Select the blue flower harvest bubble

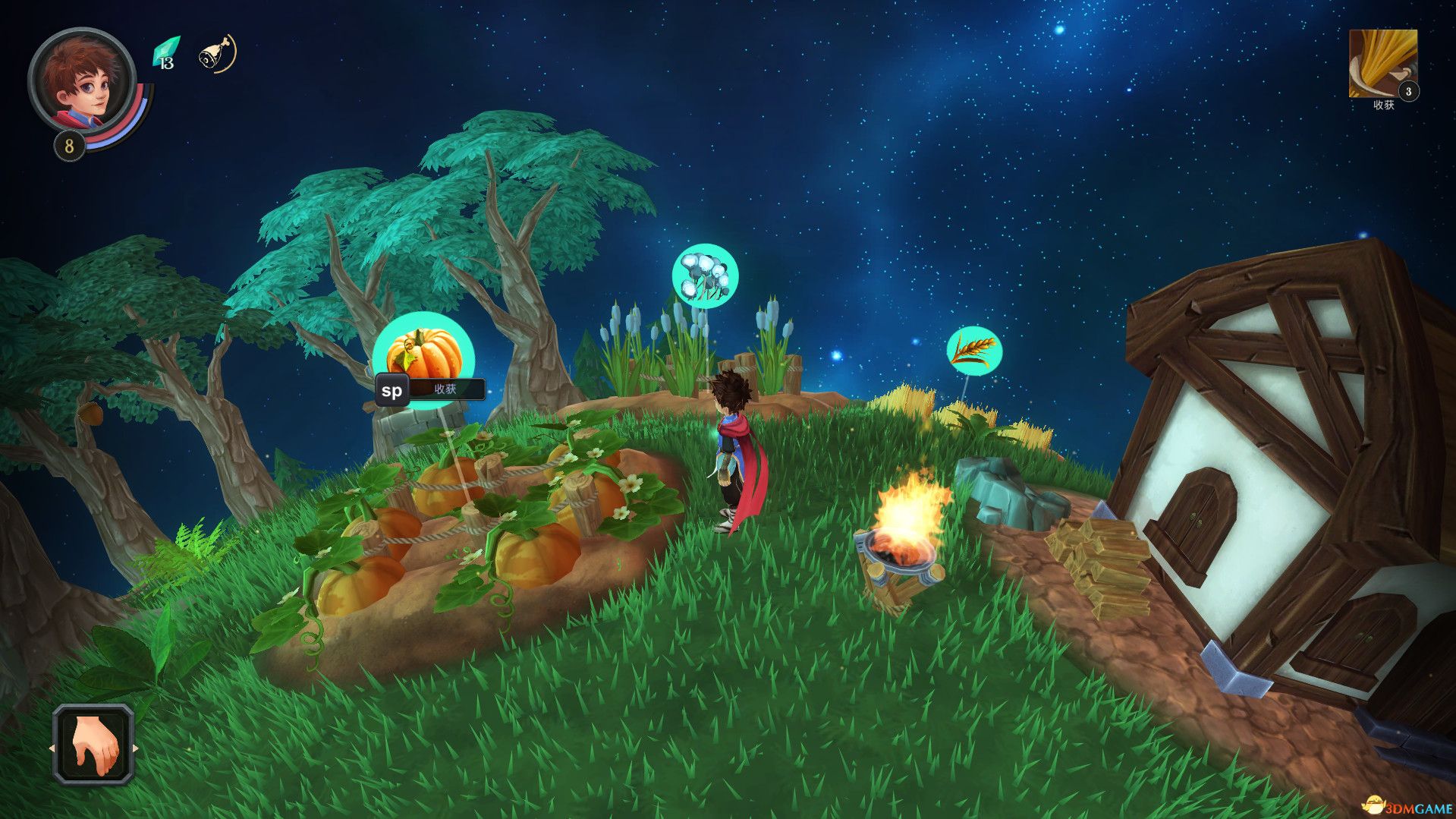(705, 276)
